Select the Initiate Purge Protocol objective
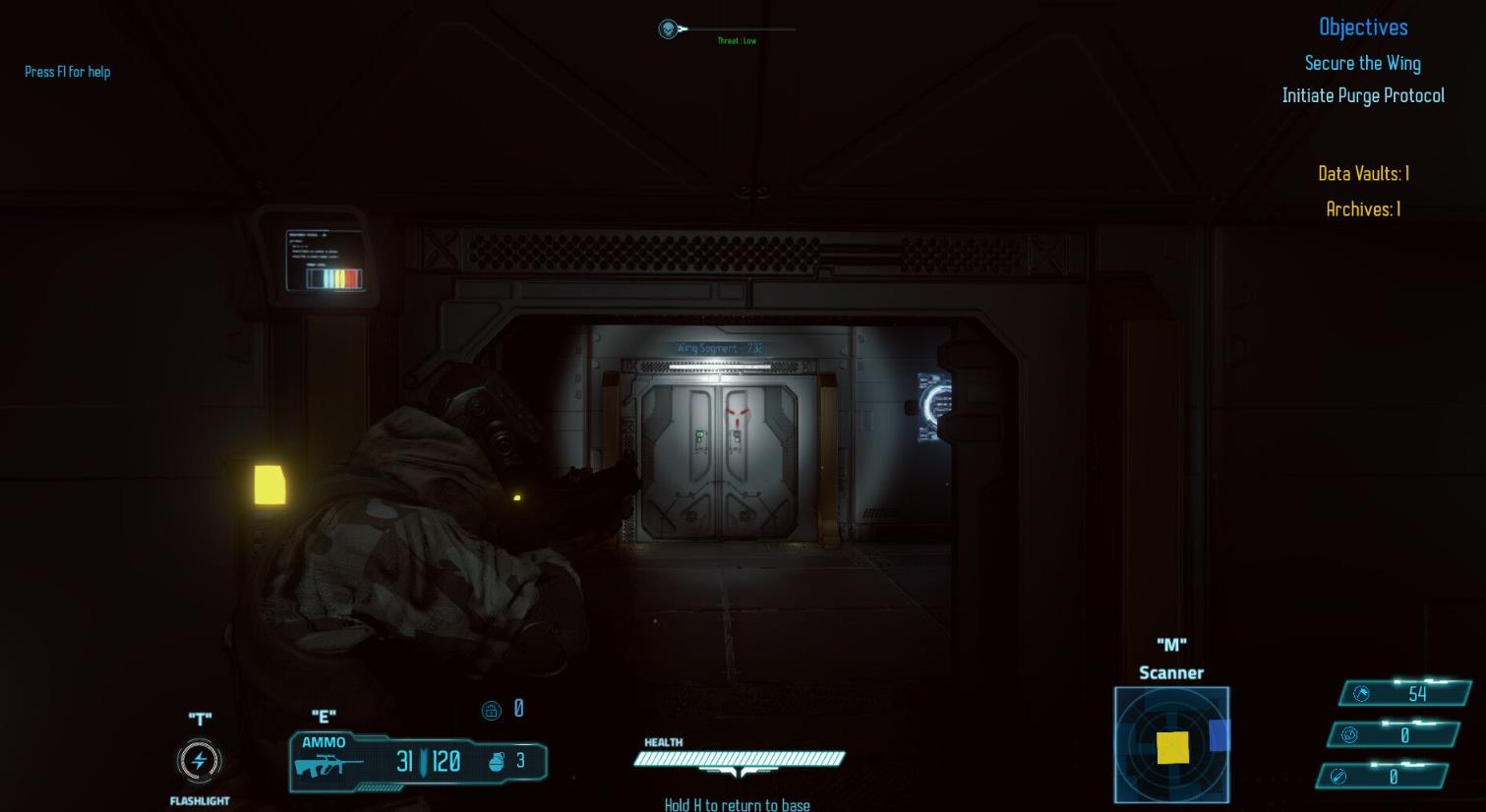 pyautogui.click(x=1362, y=95)
